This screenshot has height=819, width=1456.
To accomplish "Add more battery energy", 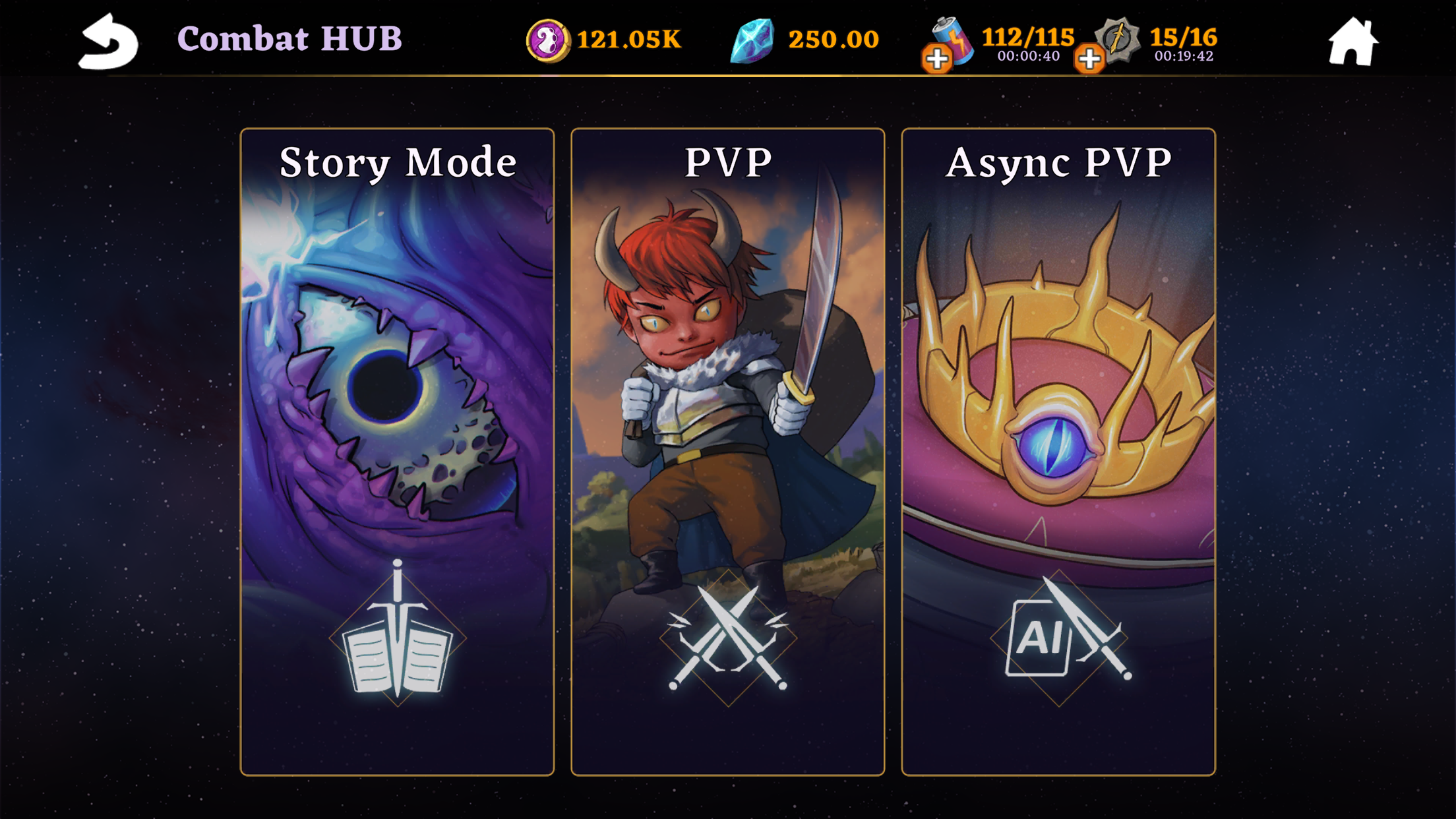I will (936, 59).
